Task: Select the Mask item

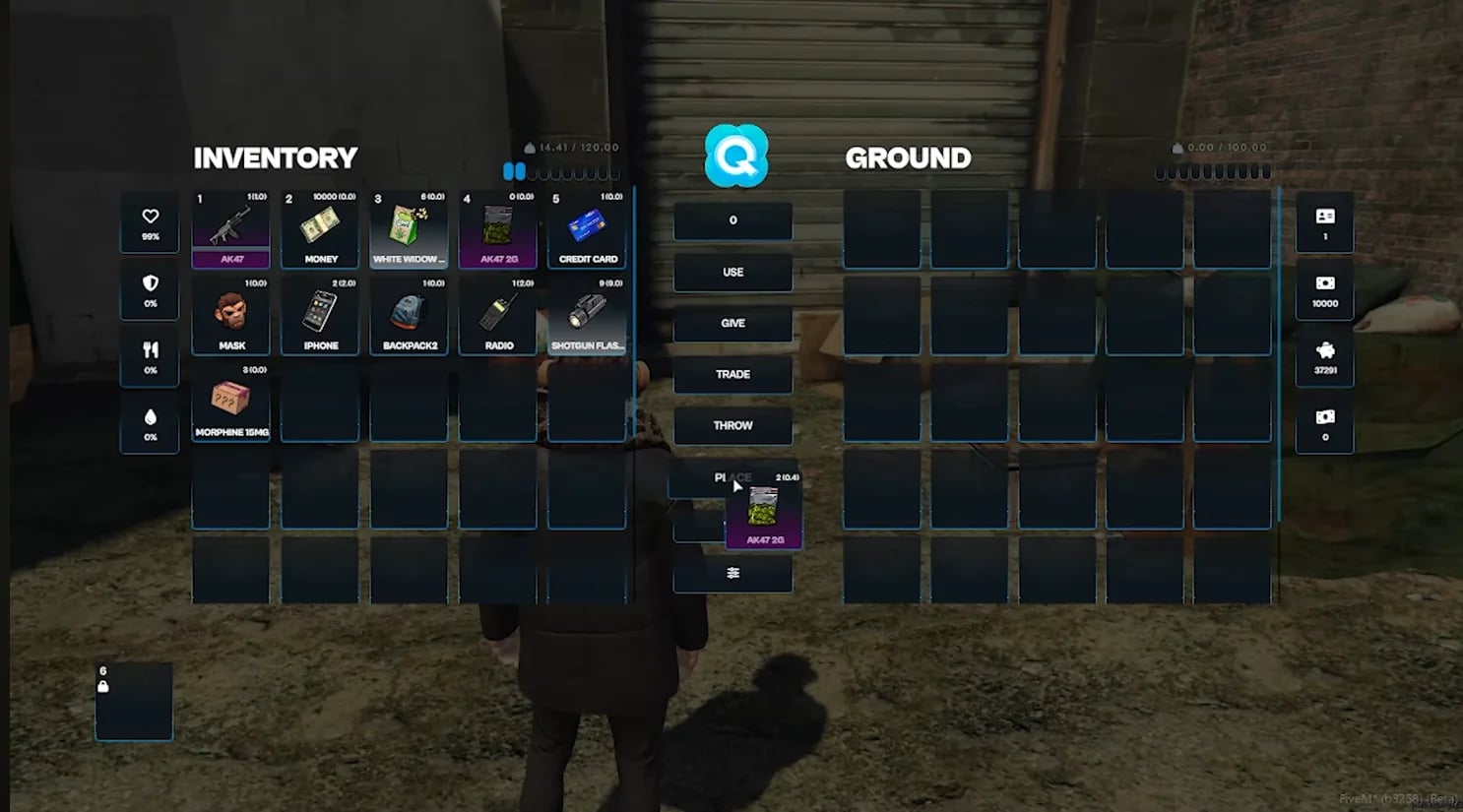Action: tap(229, 313)
